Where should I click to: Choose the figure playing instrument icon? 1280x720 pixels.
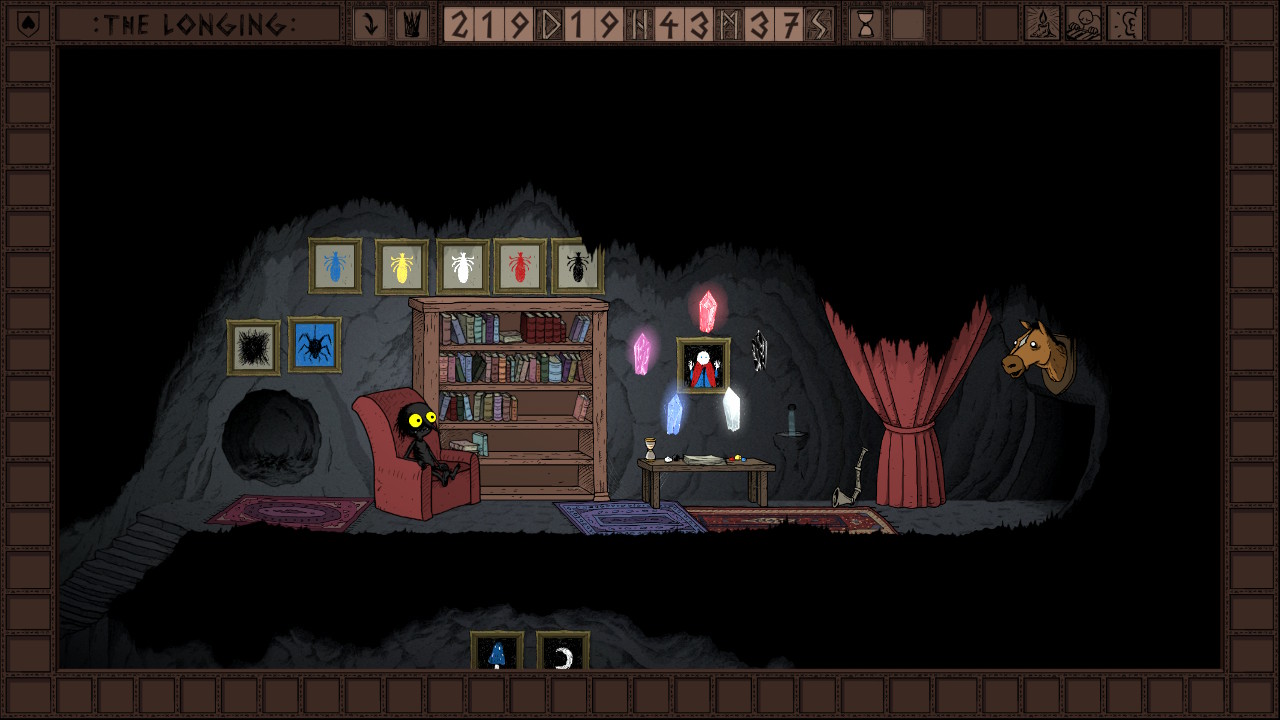click(1083, 24)
